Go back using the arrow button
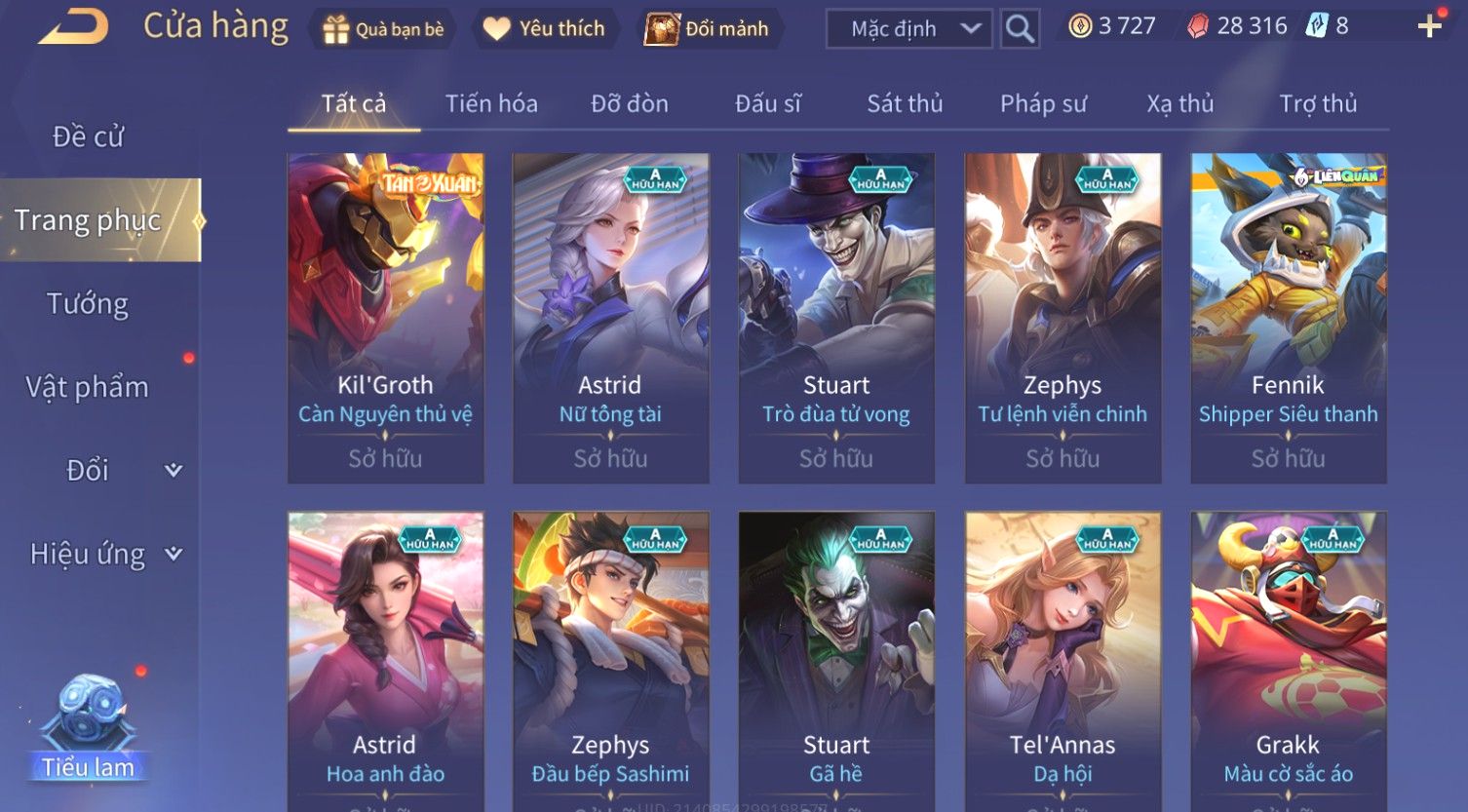The width and height of the screenshot is (1468, 812). click(x=72, y=27)
